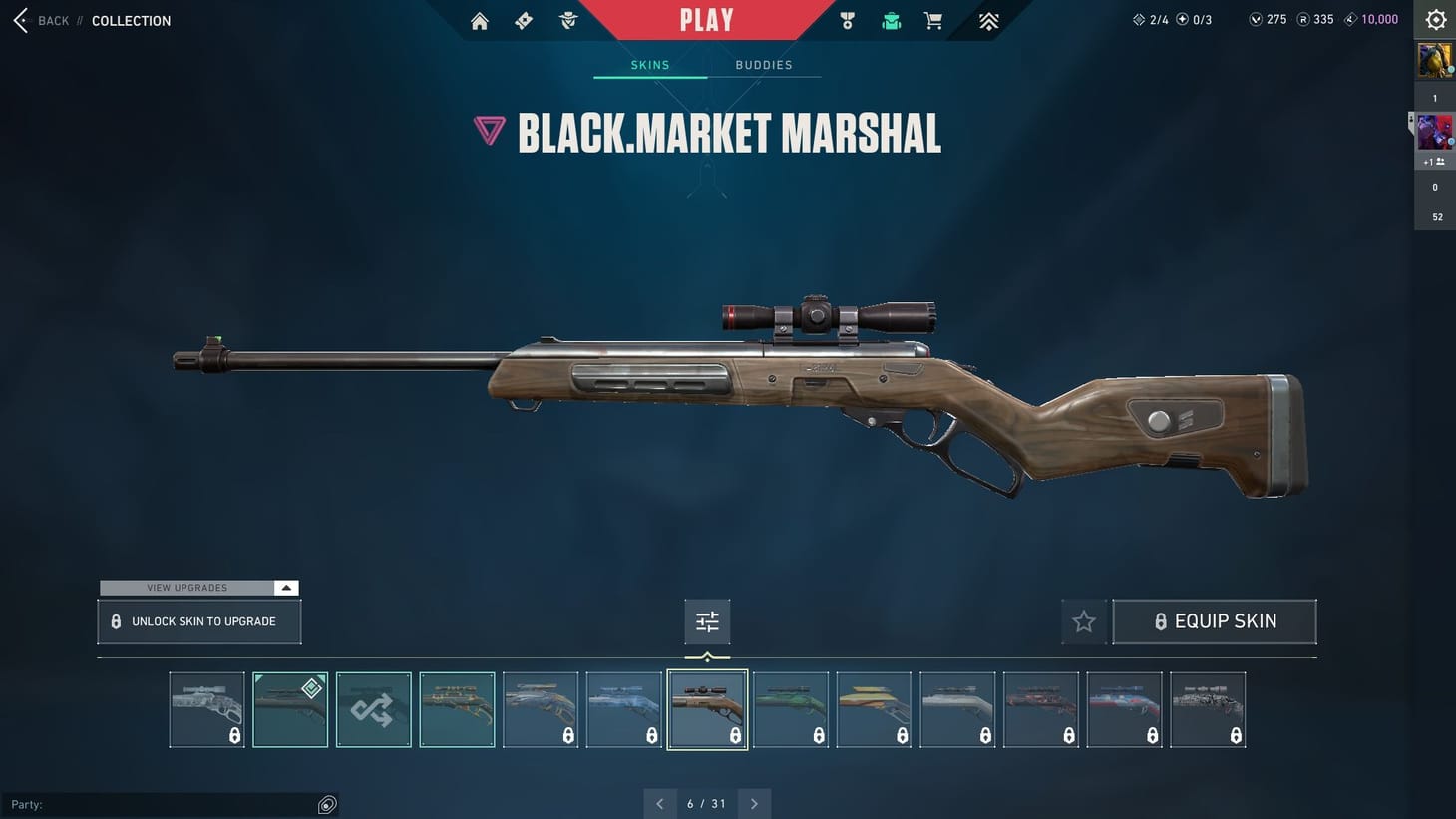Screen dimensions: 1456x819
Task: Advance to next skin page with right arrow
Action: (755, 803)
